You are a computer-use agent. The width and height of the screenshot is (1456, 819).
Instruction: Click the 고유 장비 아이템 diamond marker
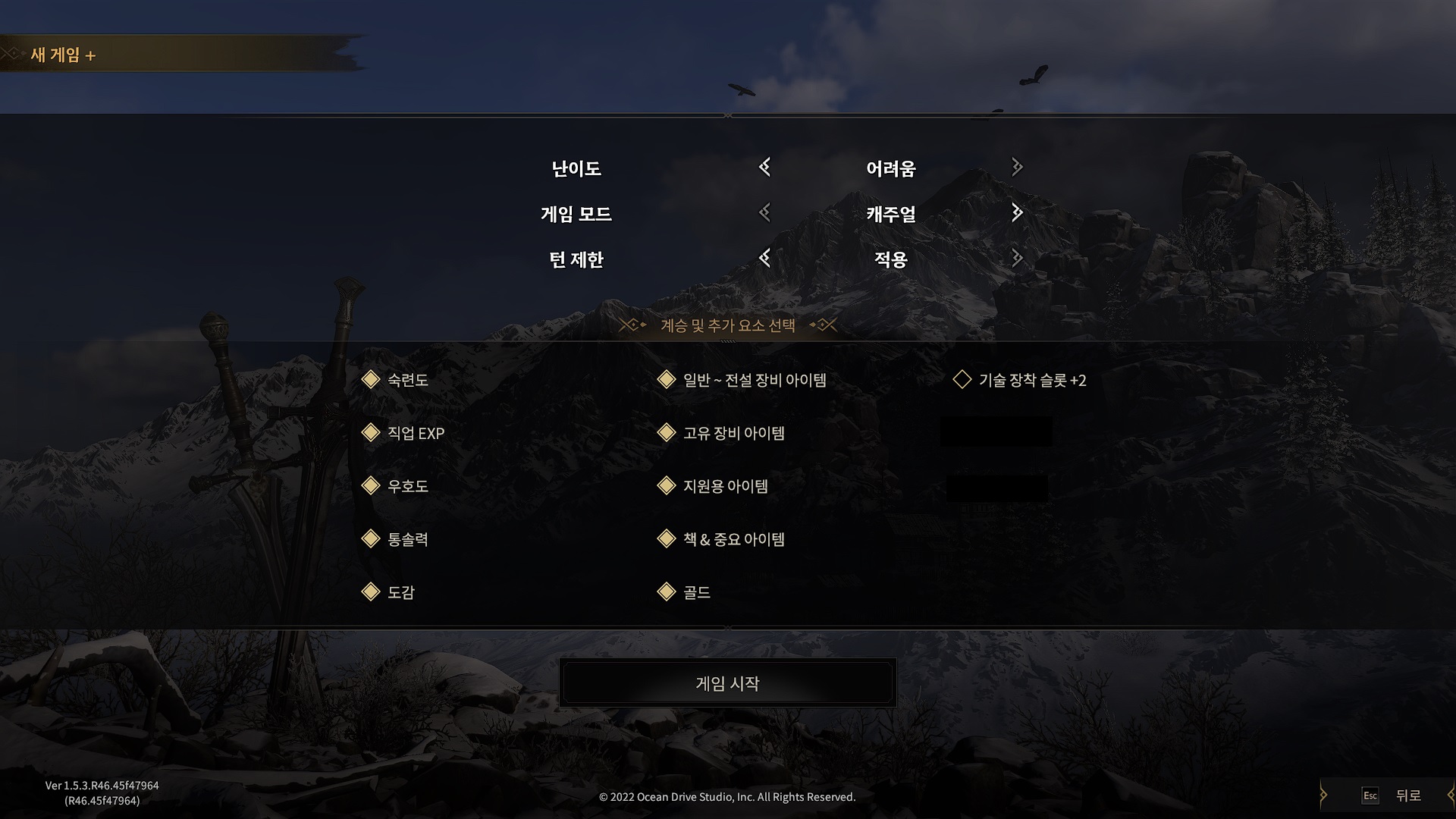pyautogui.click(x=668, y=433)
